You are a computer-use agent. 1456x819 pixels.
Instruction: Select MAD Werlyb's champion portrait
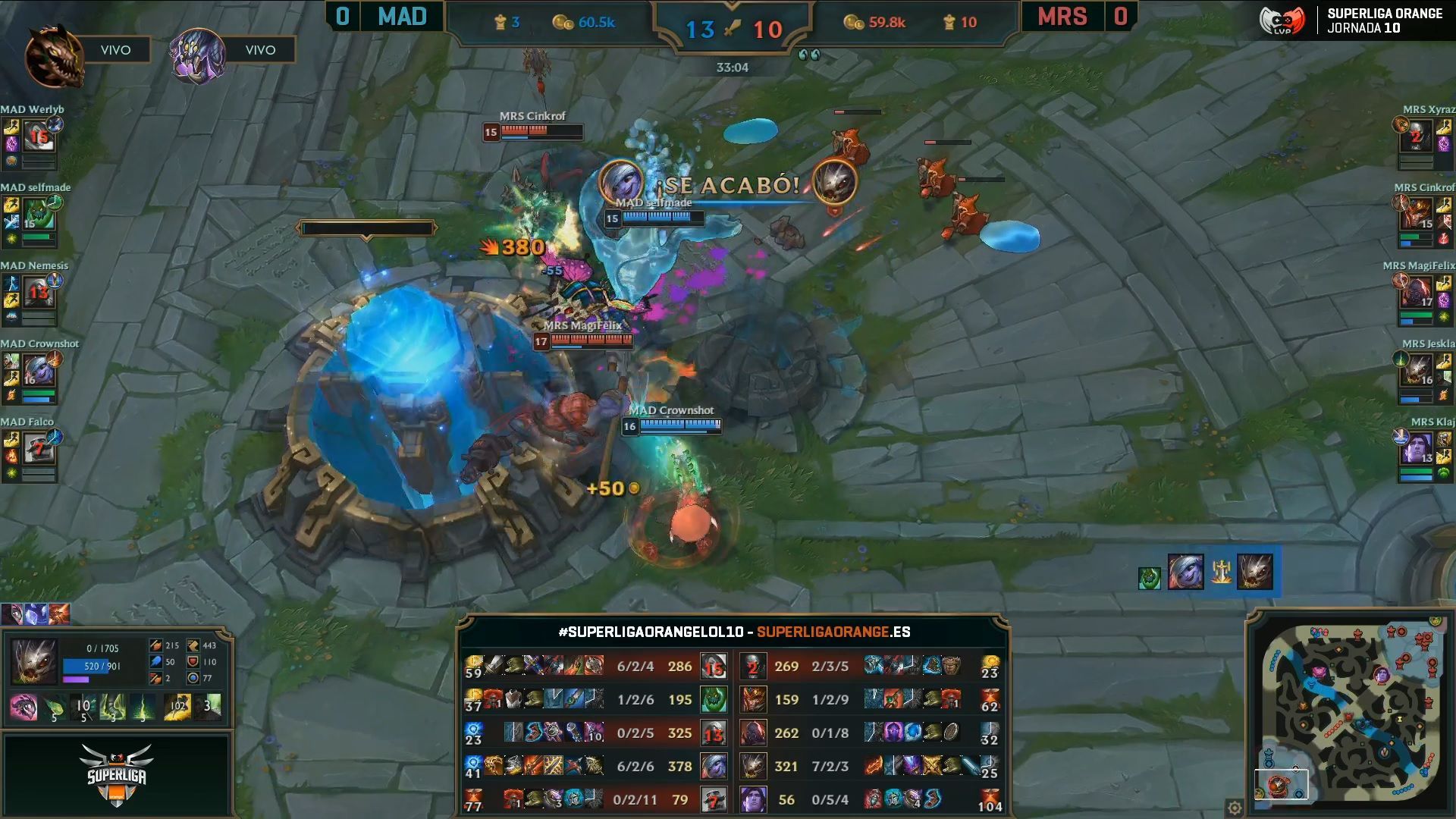(38, 136)
